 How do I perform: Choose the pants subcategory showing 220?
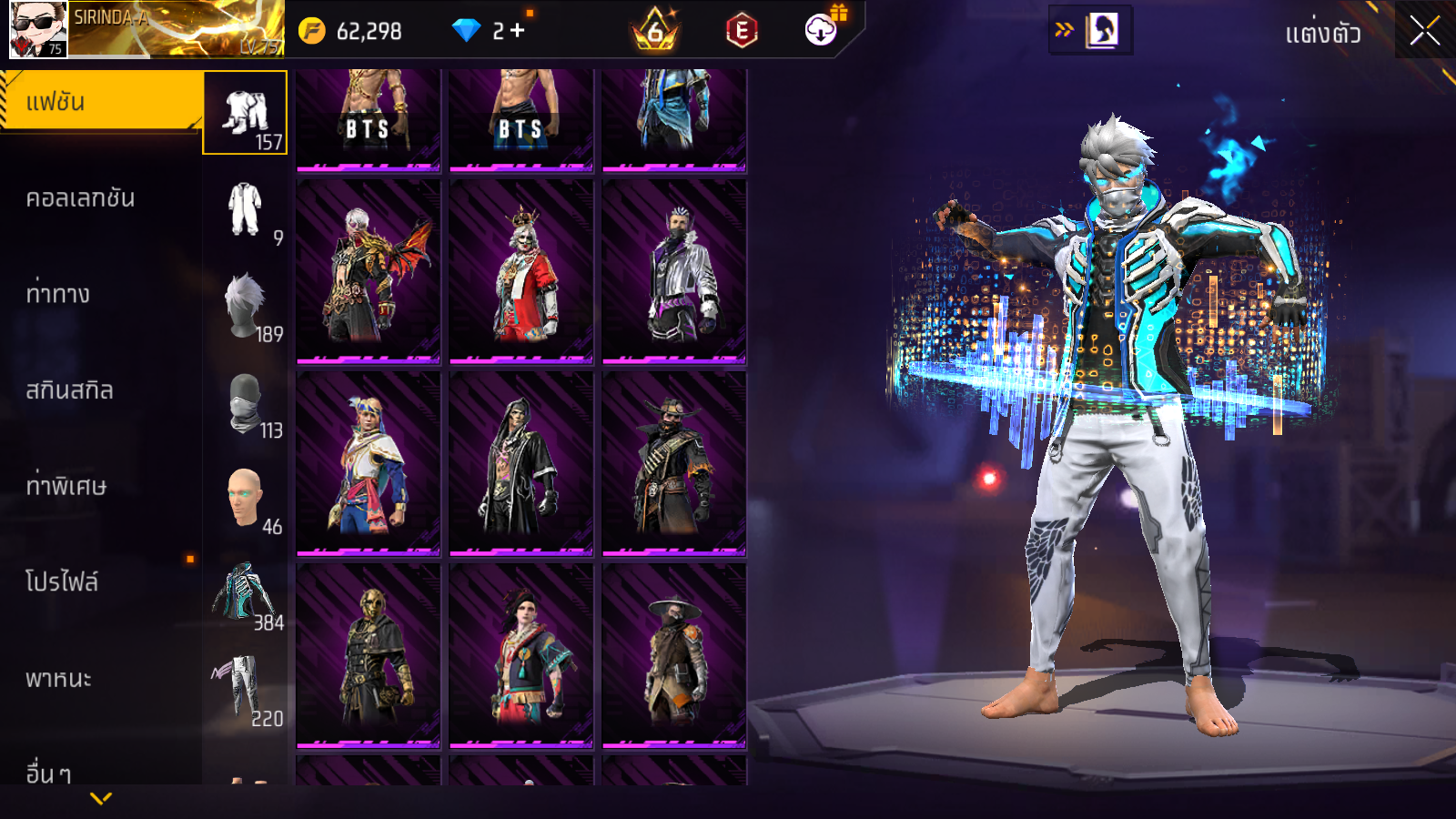coord(245,691)
